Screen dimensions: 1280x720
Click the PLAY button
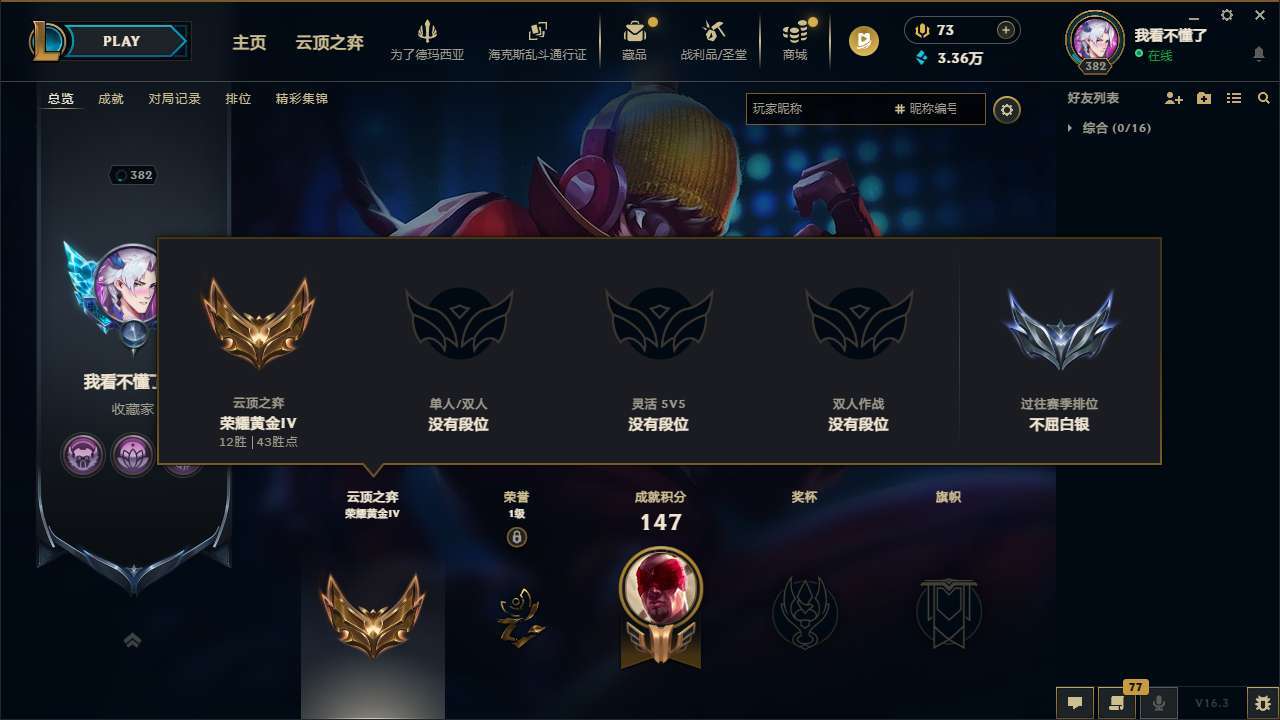coord(122,41)
